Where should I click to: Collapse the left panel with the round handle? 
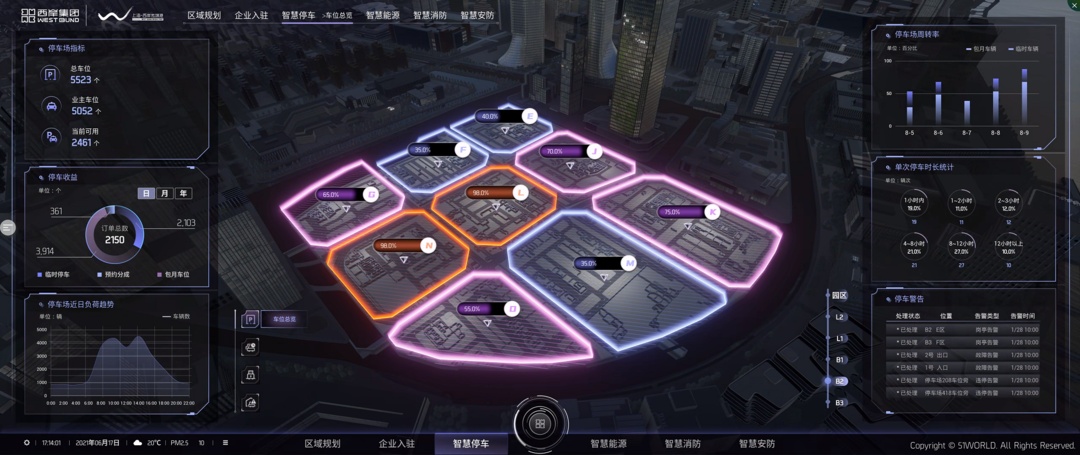click(x=8, y=228)
